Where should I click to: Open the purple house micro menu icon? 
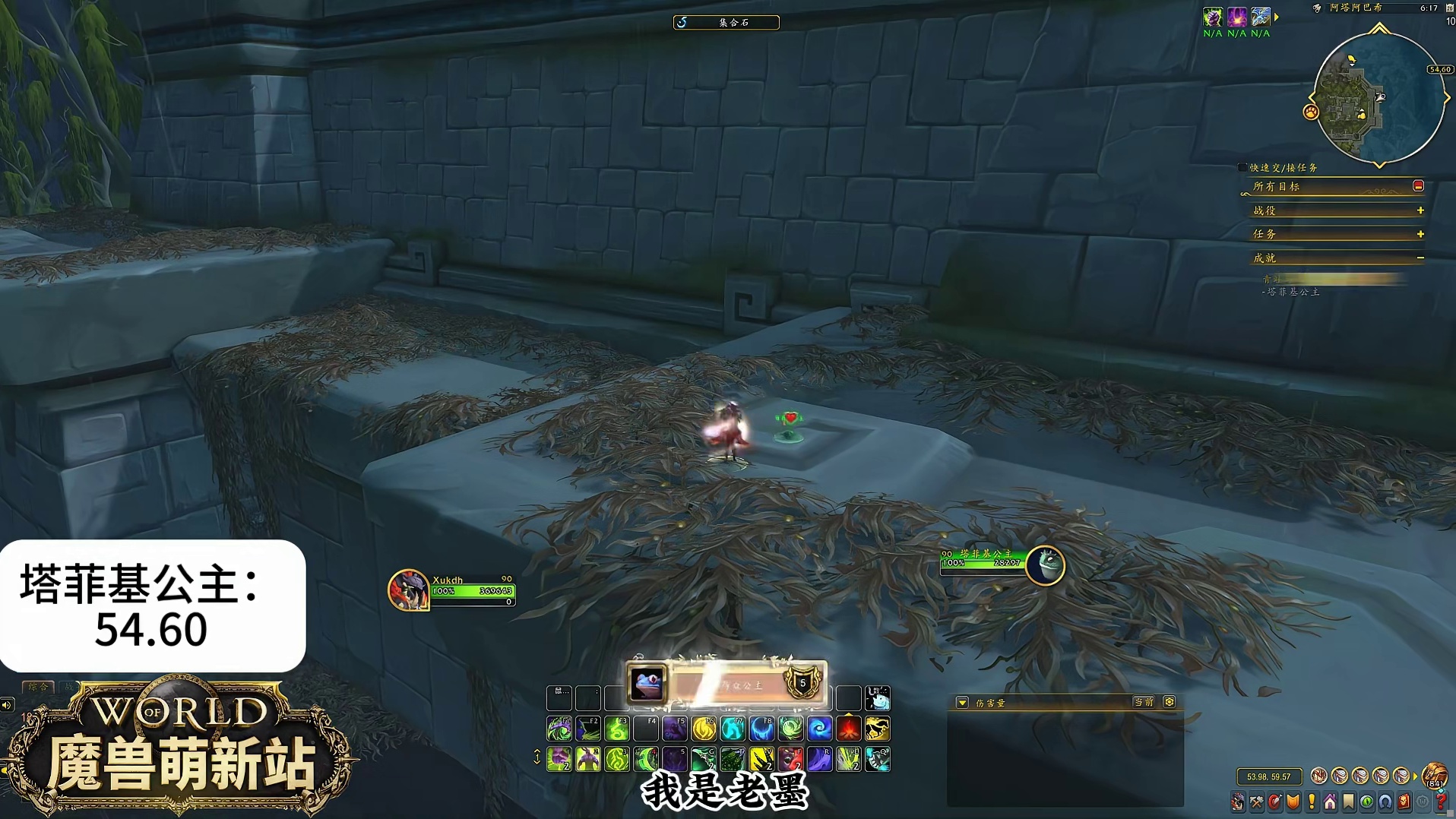click(1330, 802)
